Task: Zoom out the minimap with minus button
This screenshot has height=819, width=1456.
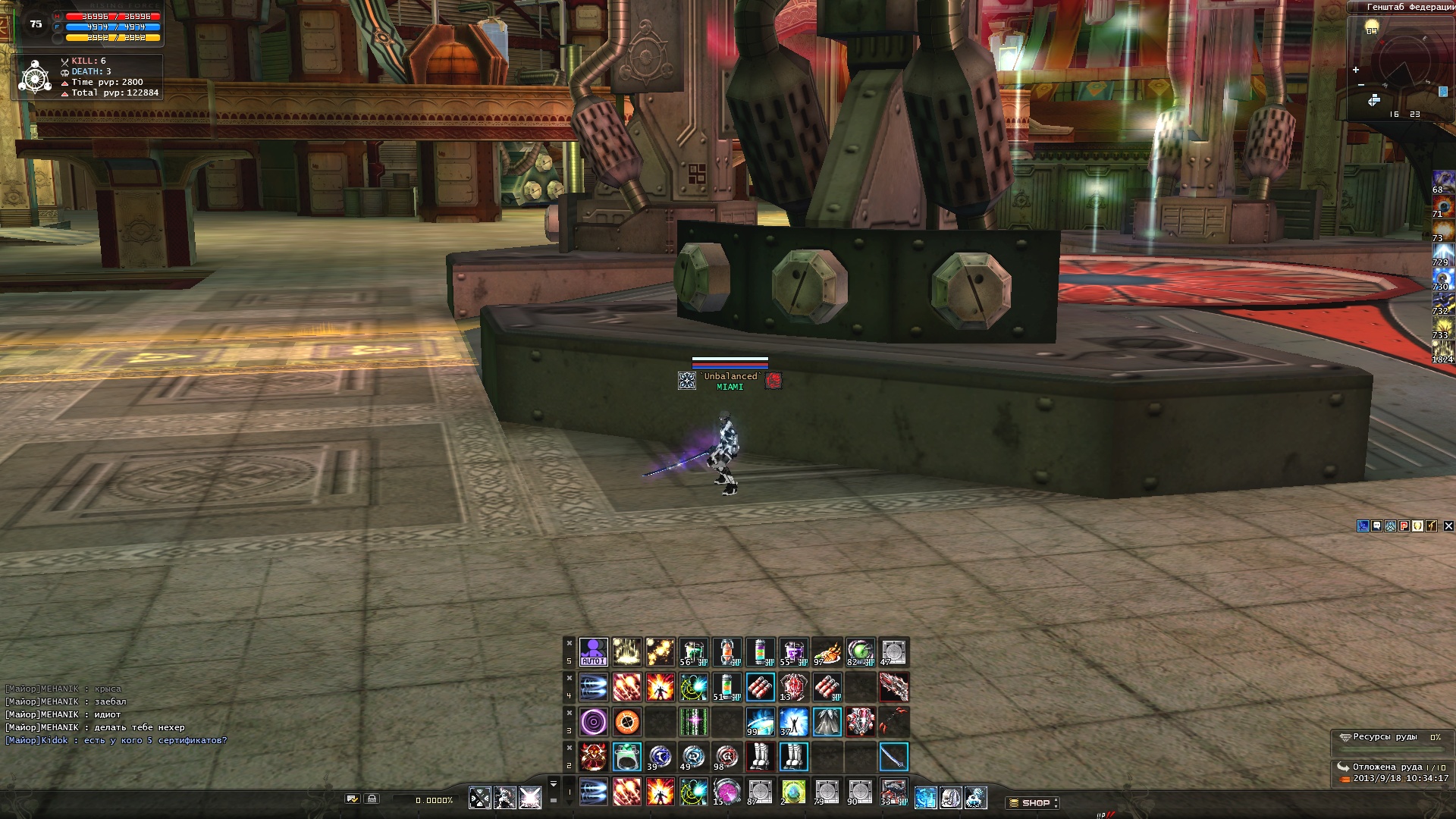Action: point(1361,85)
